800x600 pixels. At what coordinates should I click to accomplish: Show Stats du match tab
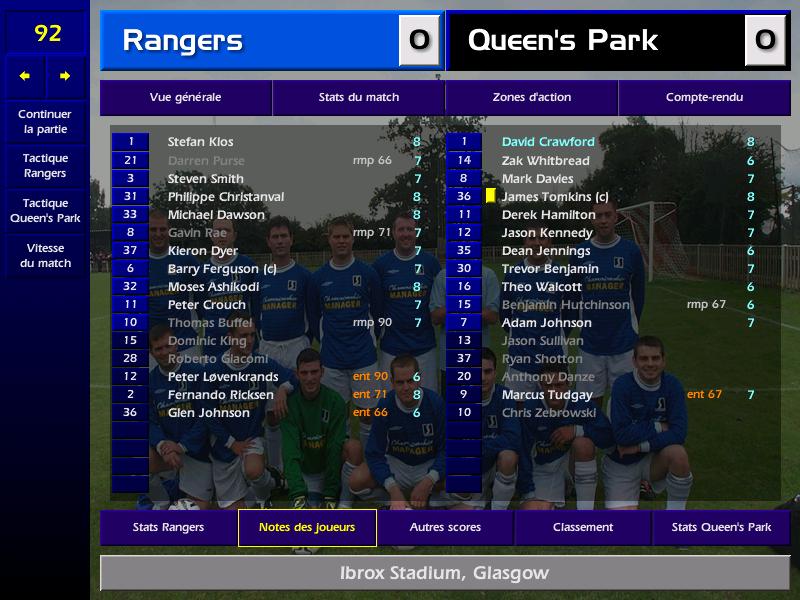359,97
